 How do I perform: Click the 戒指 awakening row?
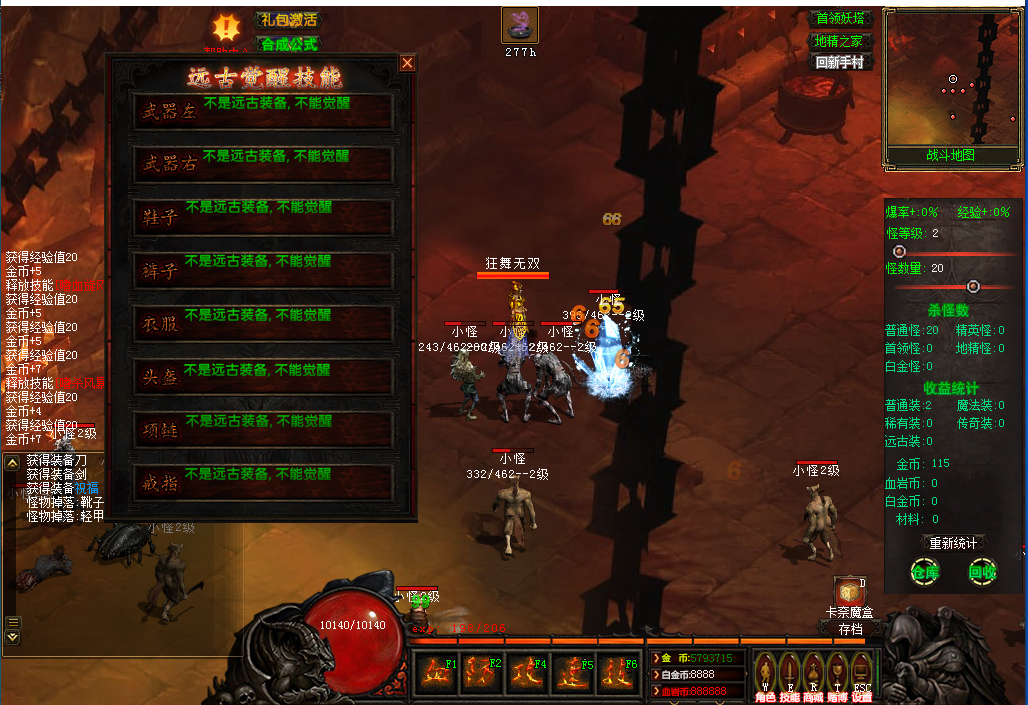(263, 482)
